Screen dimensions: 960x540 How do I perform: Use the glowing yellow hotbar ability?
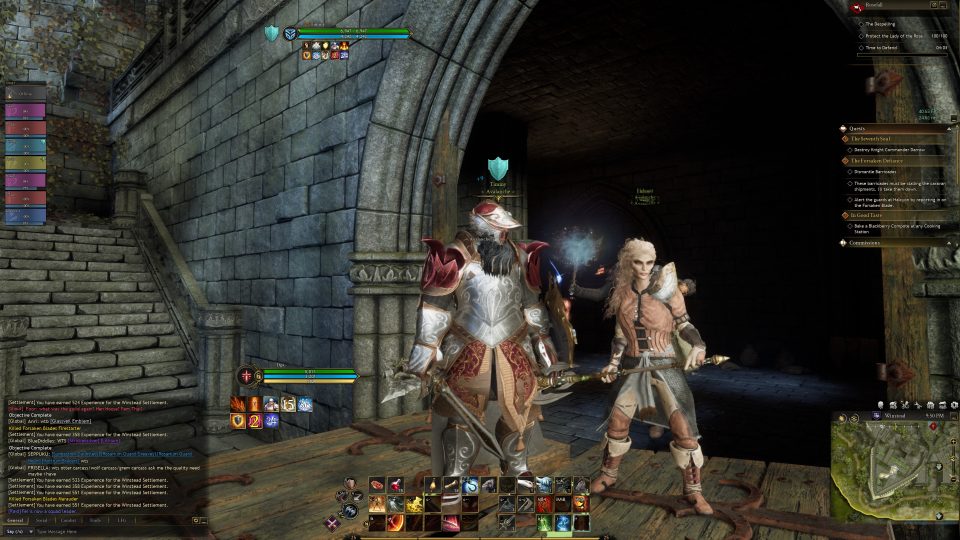415,504
